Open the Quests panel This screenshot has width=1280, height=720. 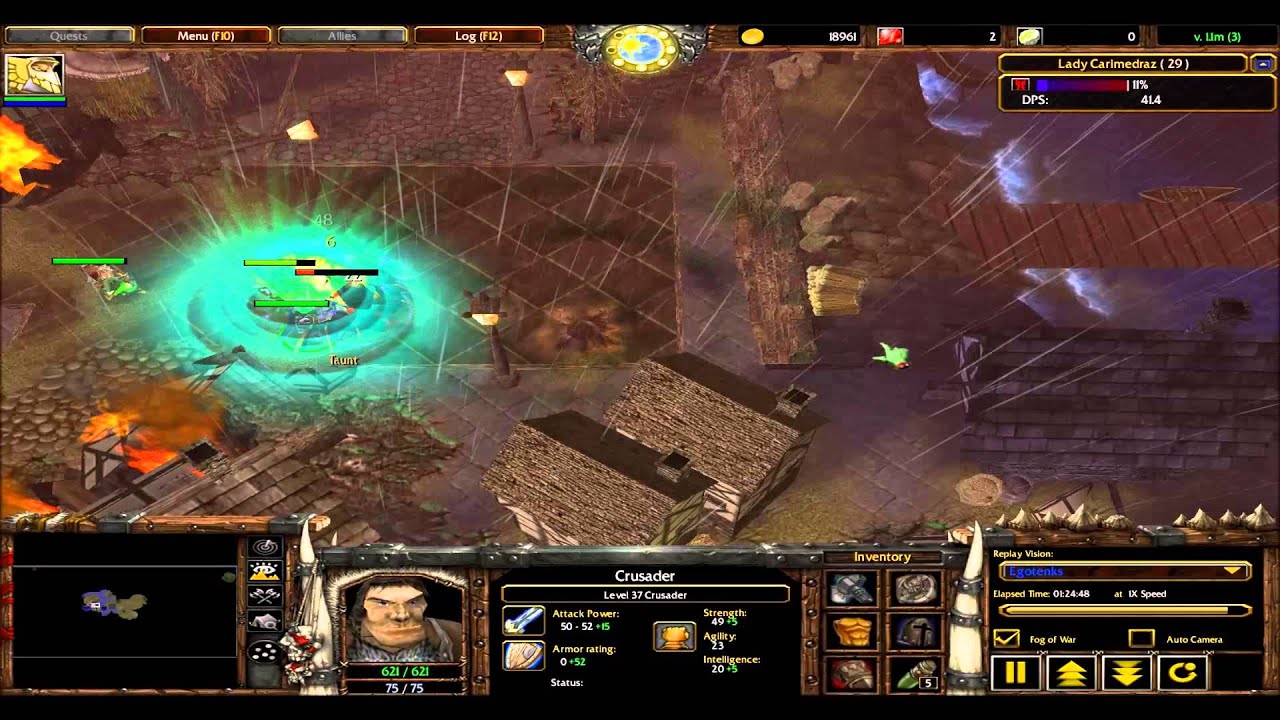(x=68, y=35)
